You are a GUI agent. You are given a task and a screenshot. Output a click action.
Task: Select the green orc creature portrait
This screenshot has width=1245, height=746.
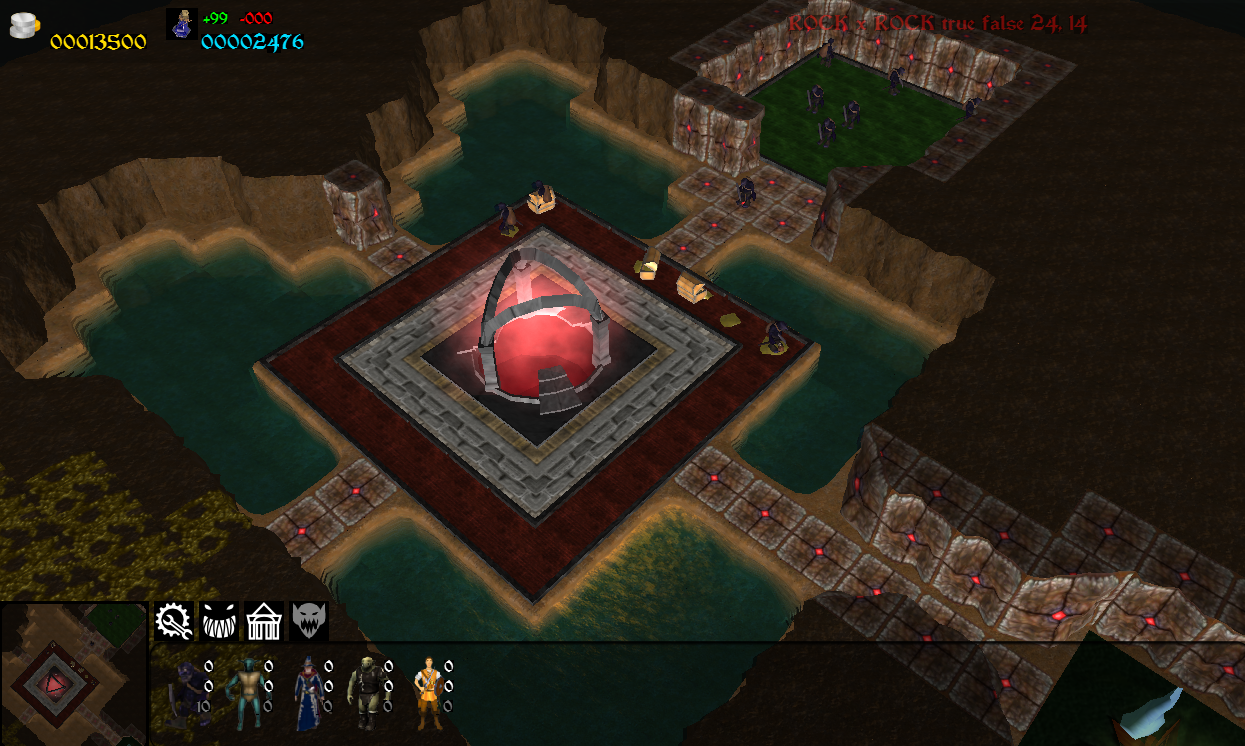pos(365,692)
